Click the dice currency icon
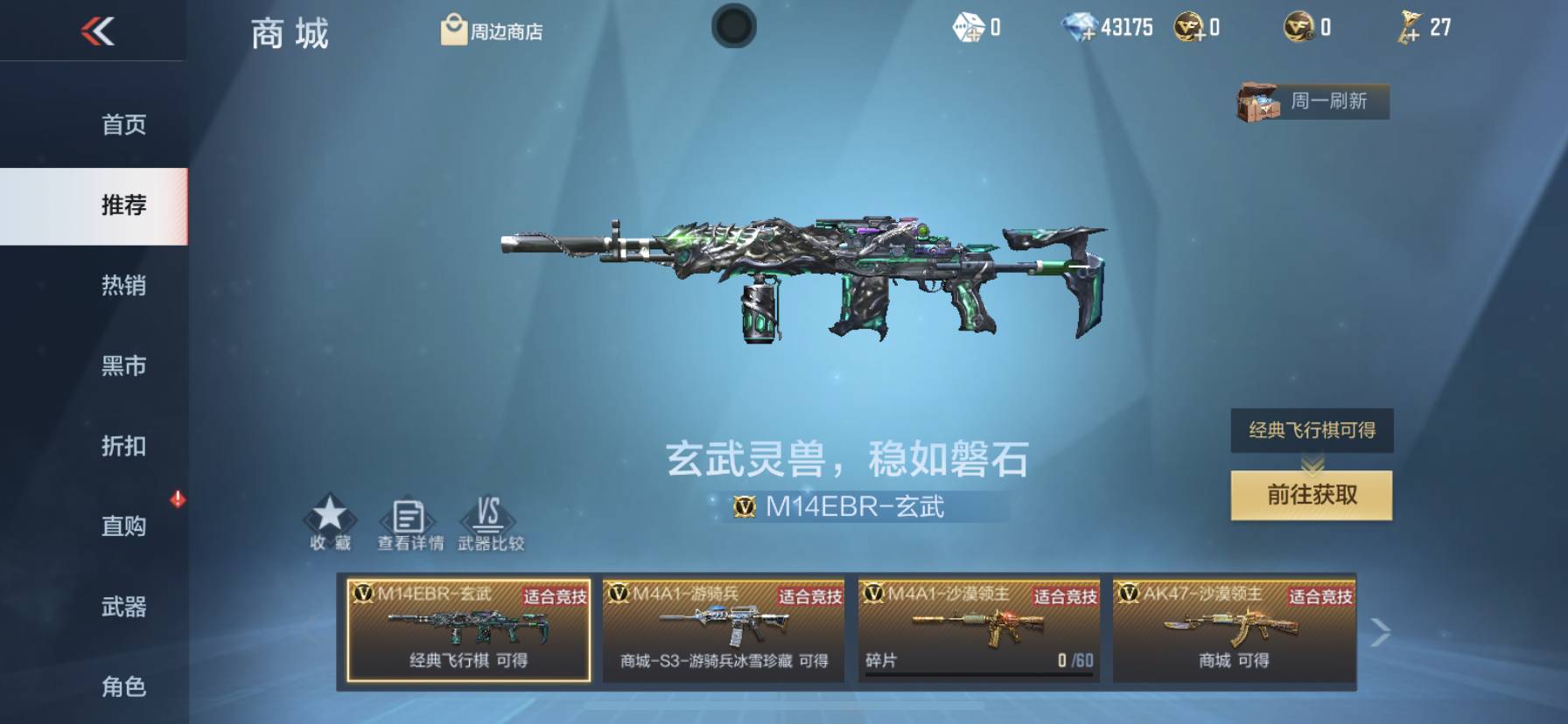Viewport: 1568px width, 724px height. pyautogui.click(x=968, y=27)
